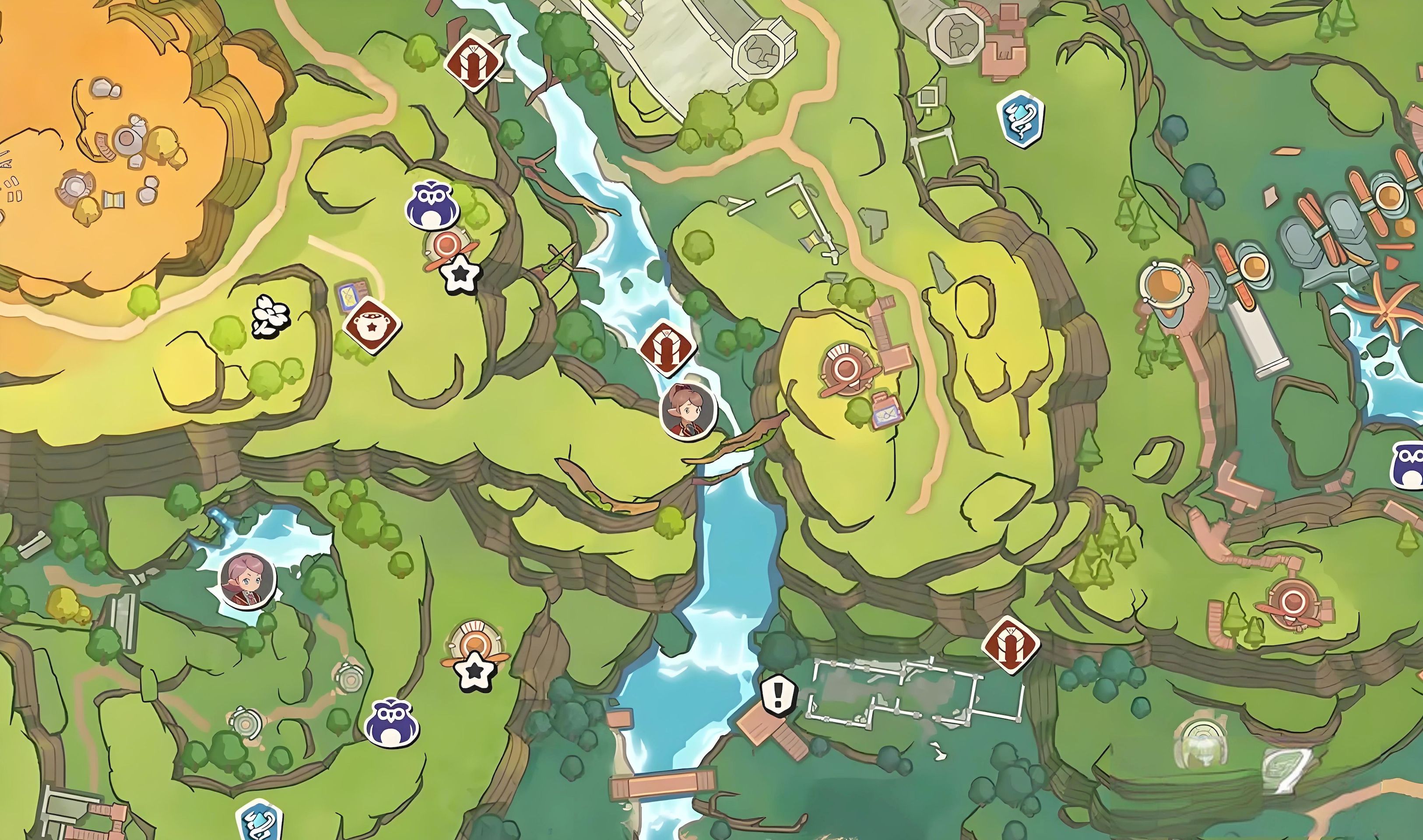Open the exclamation mark quest marker

(778, 694)
